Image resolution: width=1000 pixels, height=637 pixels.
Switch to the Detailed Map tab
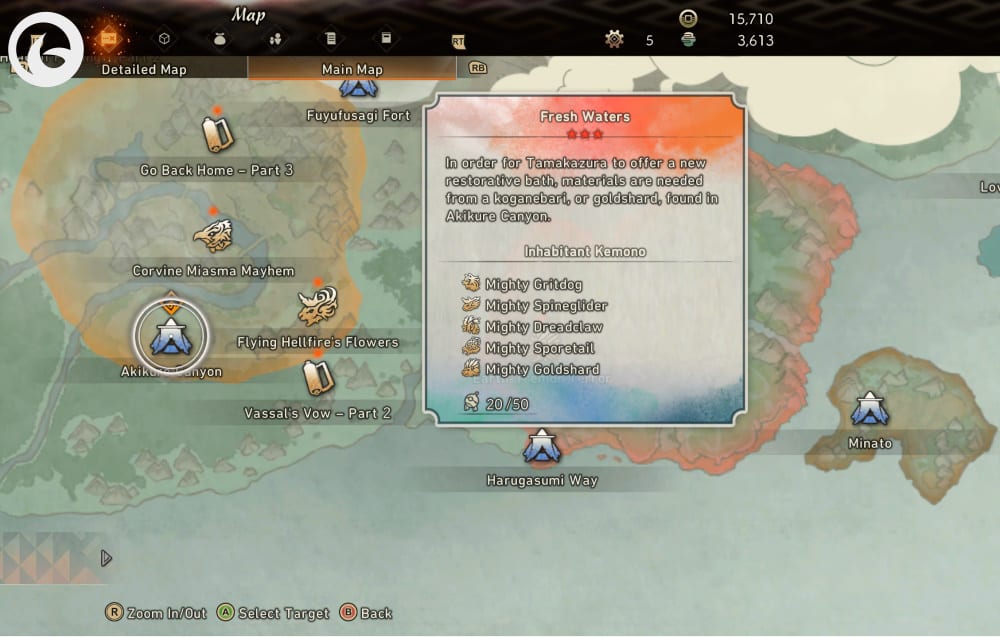tap(143, 69)
